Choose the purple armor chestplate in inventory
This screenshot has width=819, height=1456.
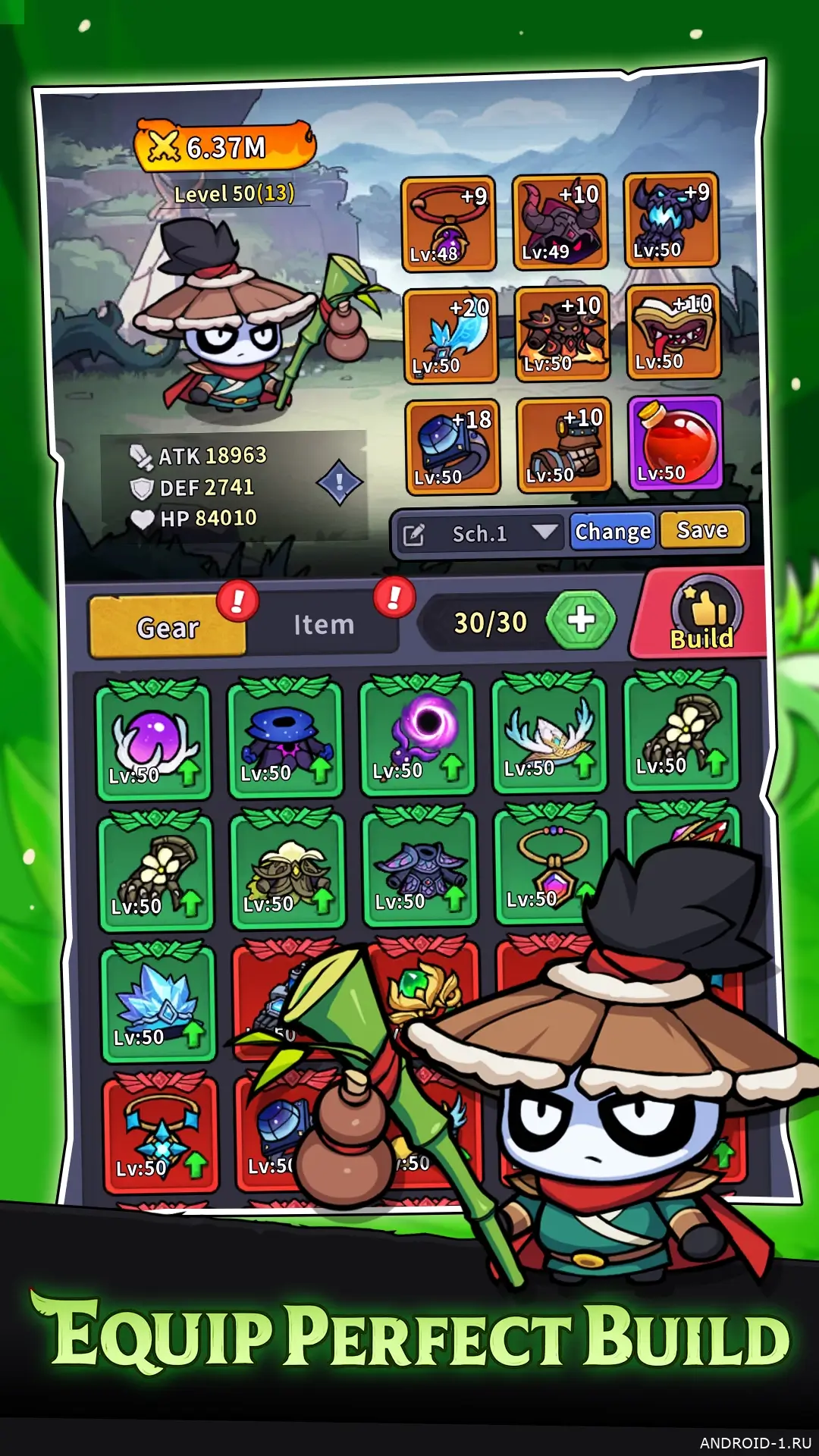[x=420, y=868]
